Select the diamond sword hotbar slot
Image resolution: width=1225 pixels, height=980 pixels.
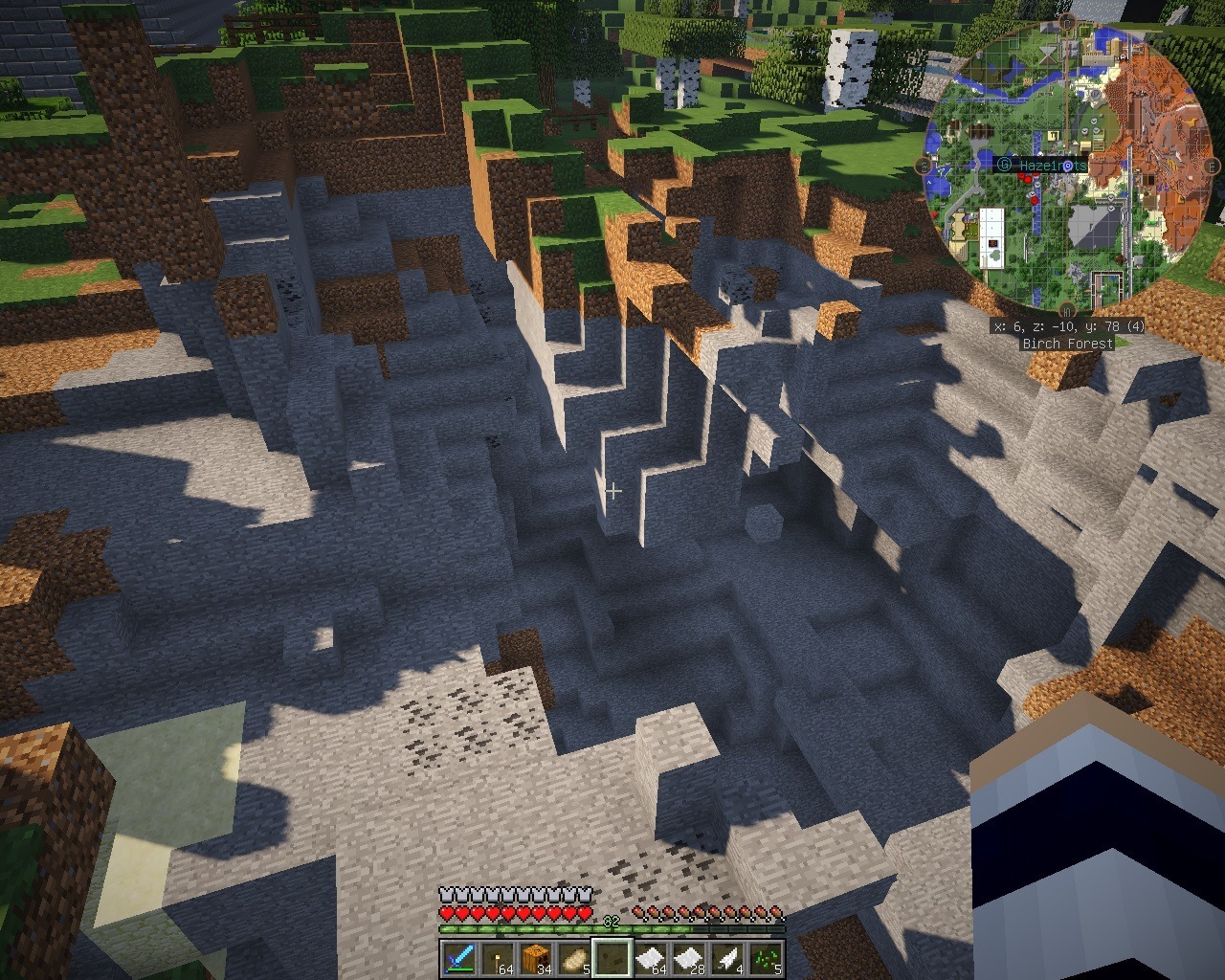(x=458, y=956)
